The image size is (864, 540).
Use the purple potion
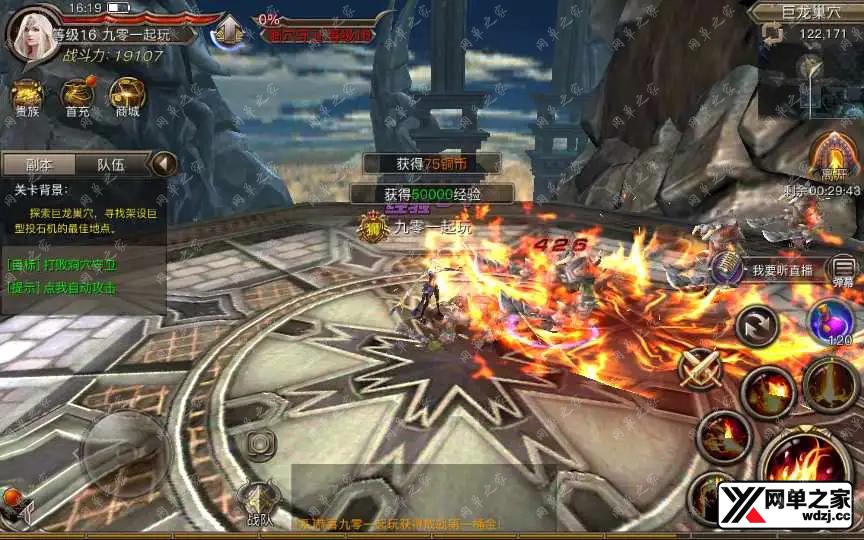[832, 323]
